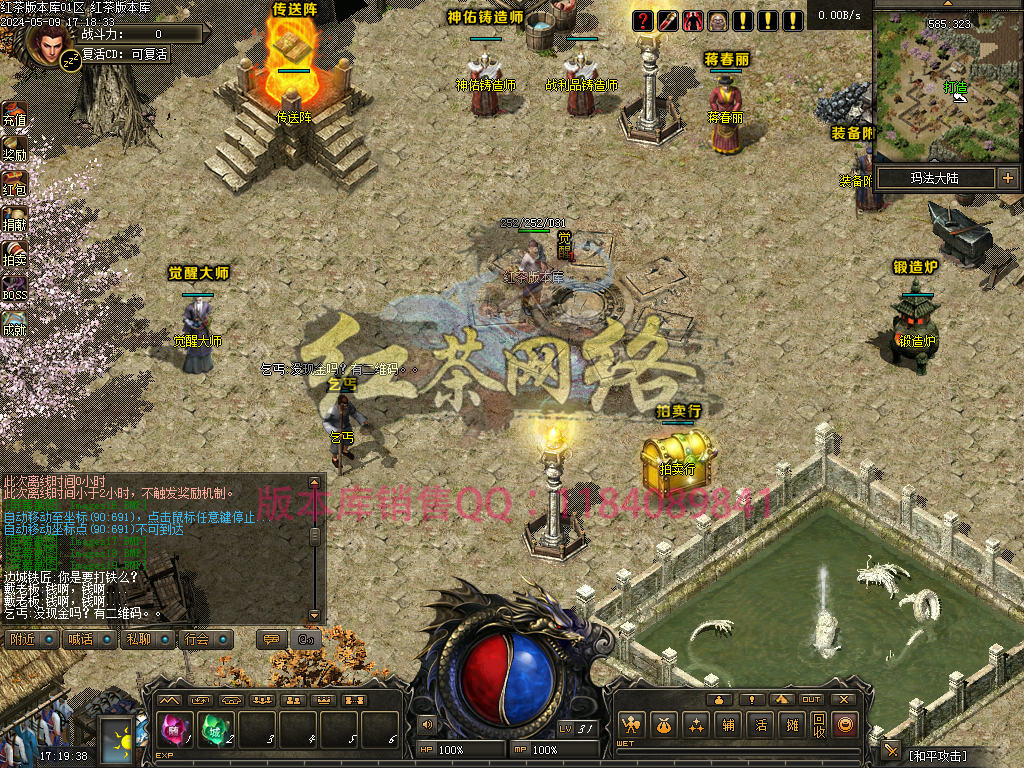
Task: Toggle the sound speaker button
Action: coord(428,724)
